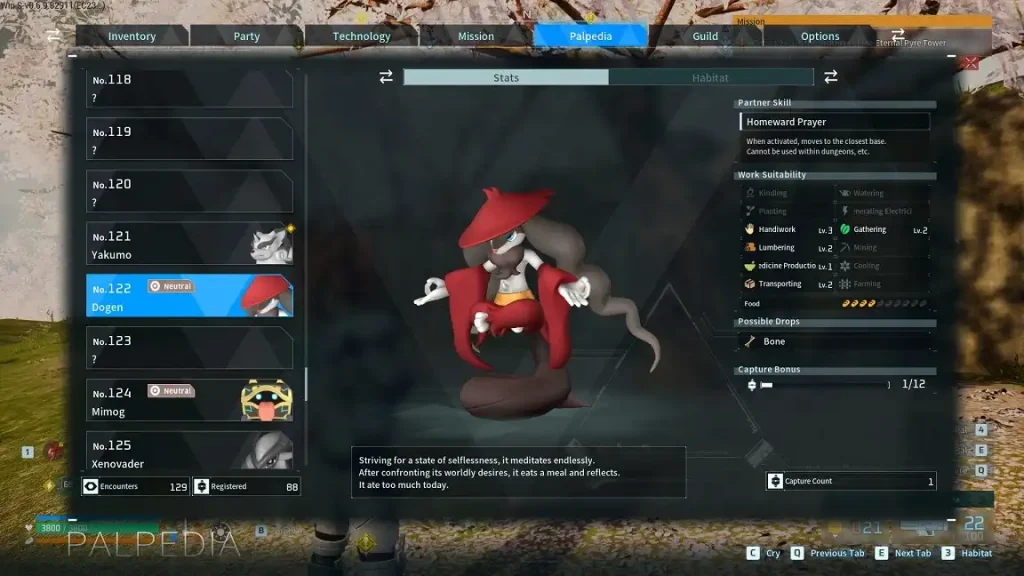Select the Bone drop entry
The image size is (1024, 576).
tap(835, 342)
